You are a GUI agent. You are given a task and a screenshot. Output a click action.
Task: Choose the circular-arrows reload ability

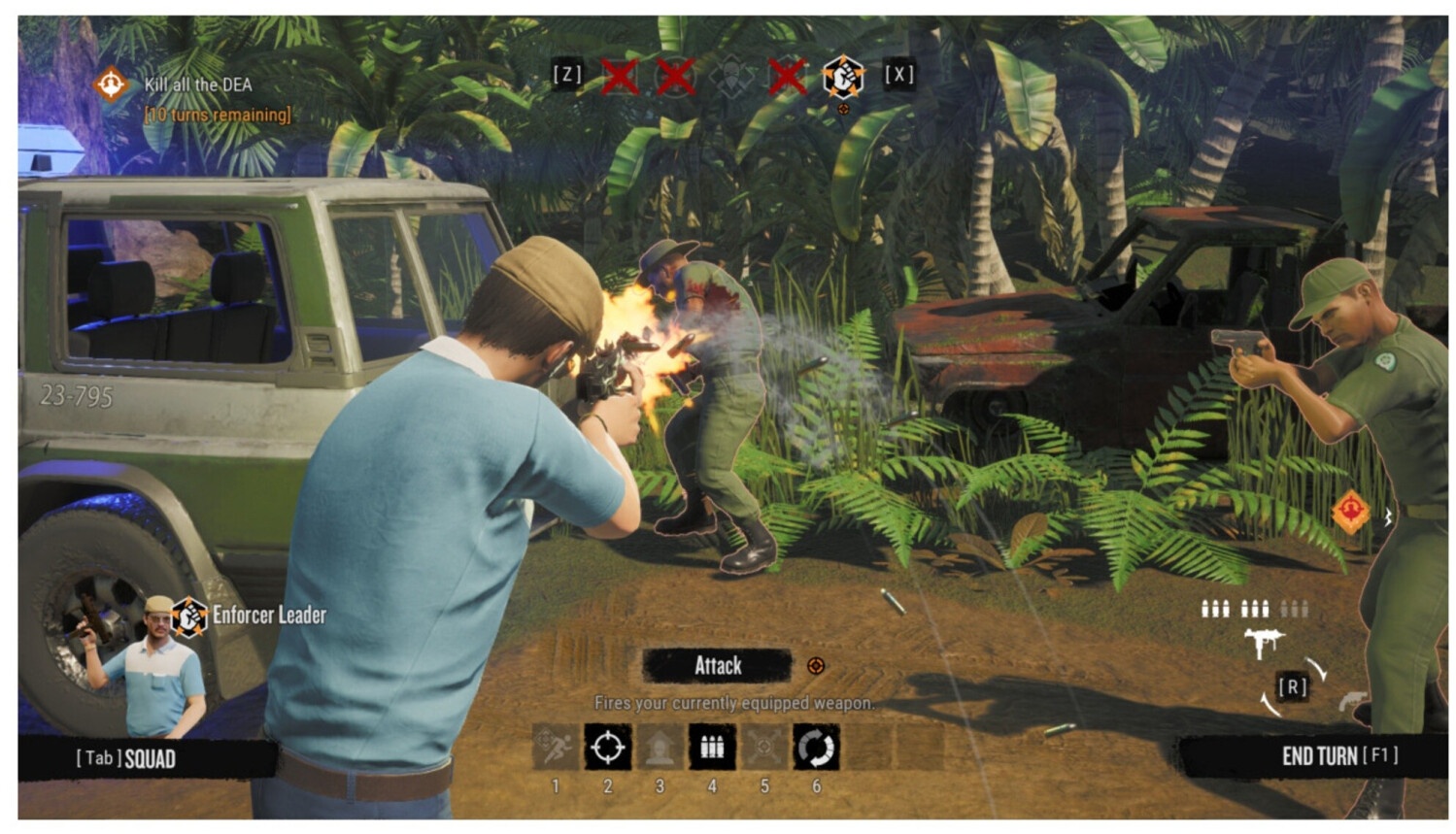coord(816,747)
